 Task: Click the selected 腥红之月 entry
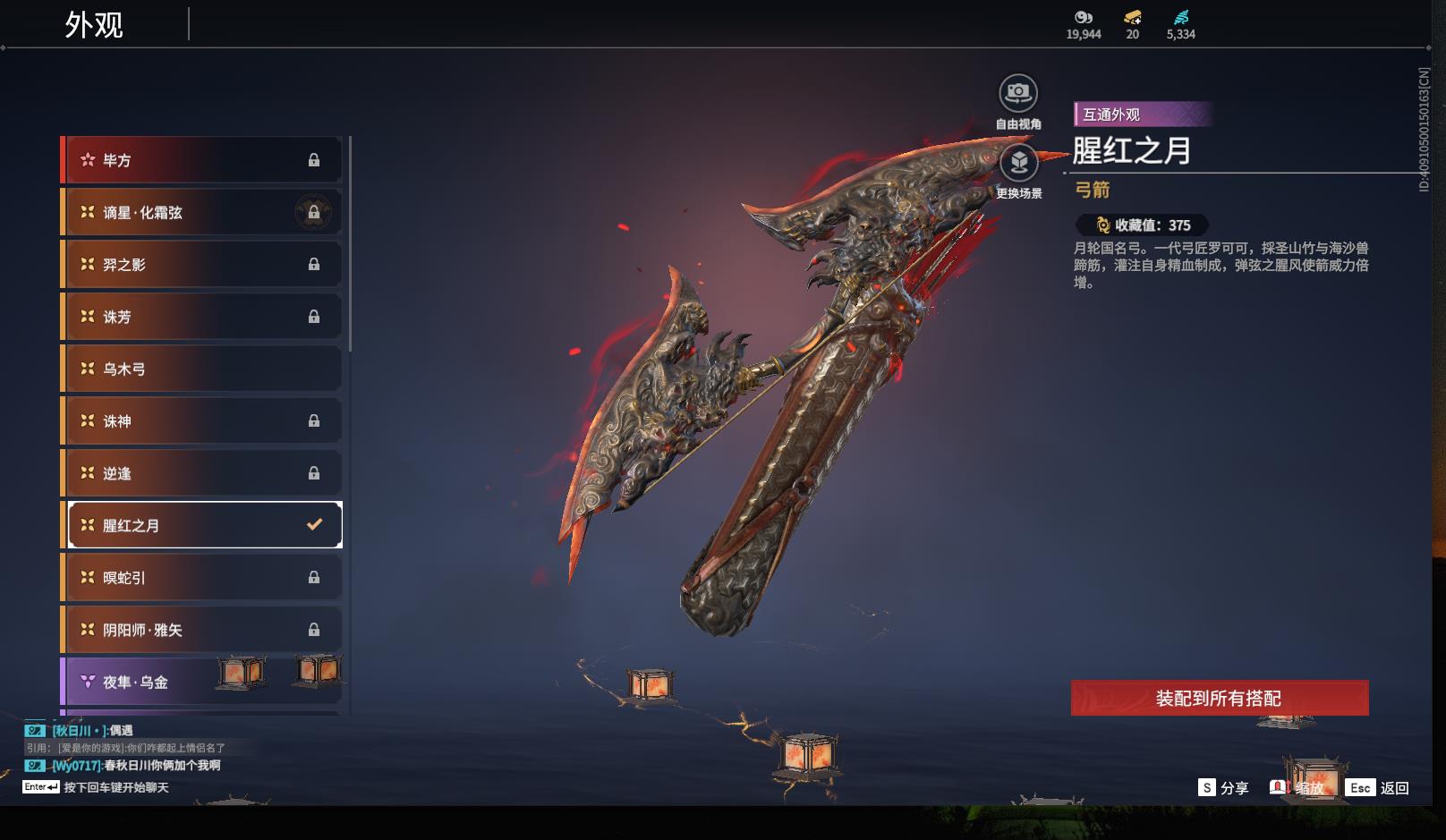click(205, 525)
